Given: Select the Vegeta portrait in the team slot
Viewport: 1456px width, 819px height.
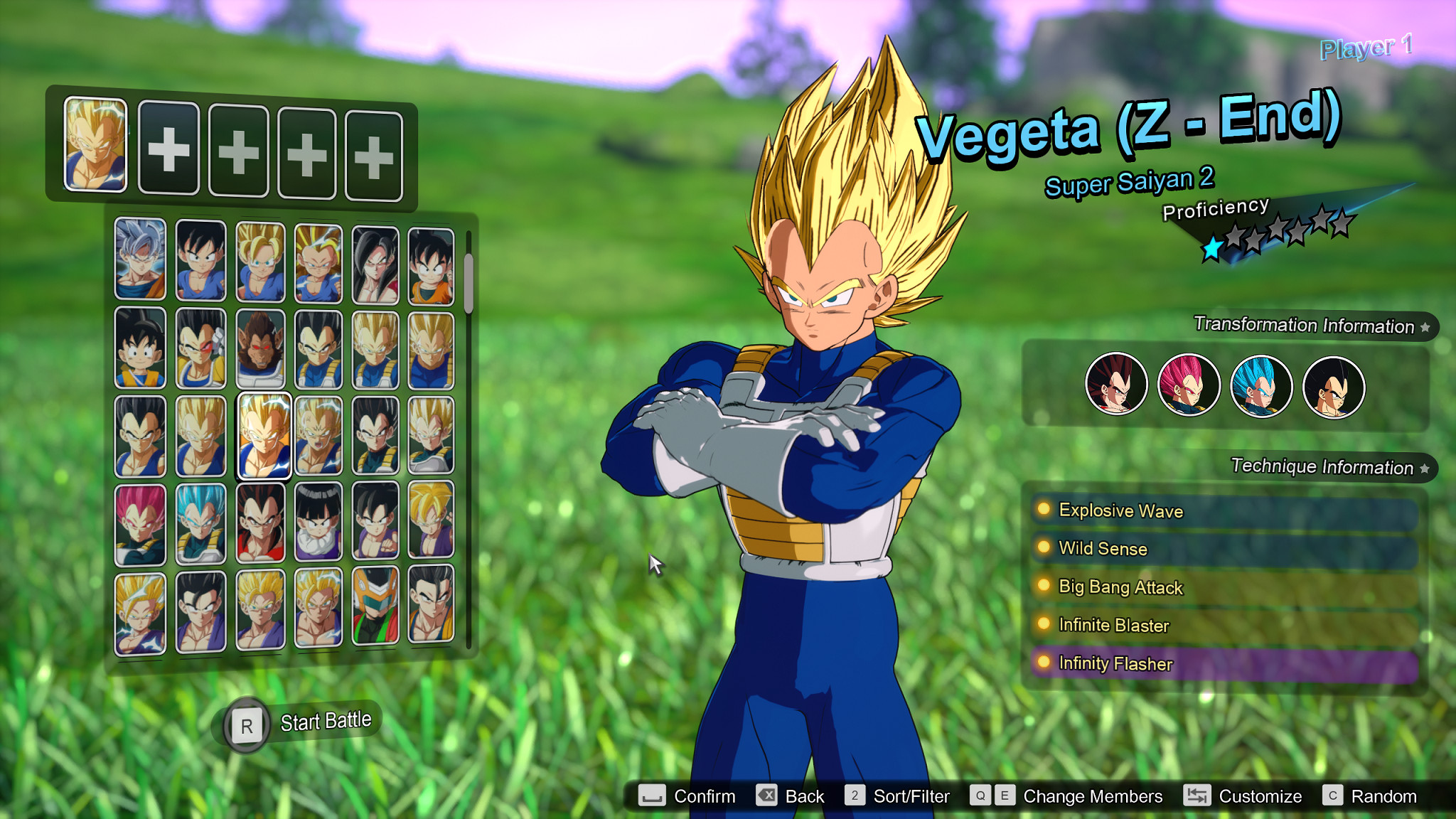Looking at the screenshot, I should [95, 145].
